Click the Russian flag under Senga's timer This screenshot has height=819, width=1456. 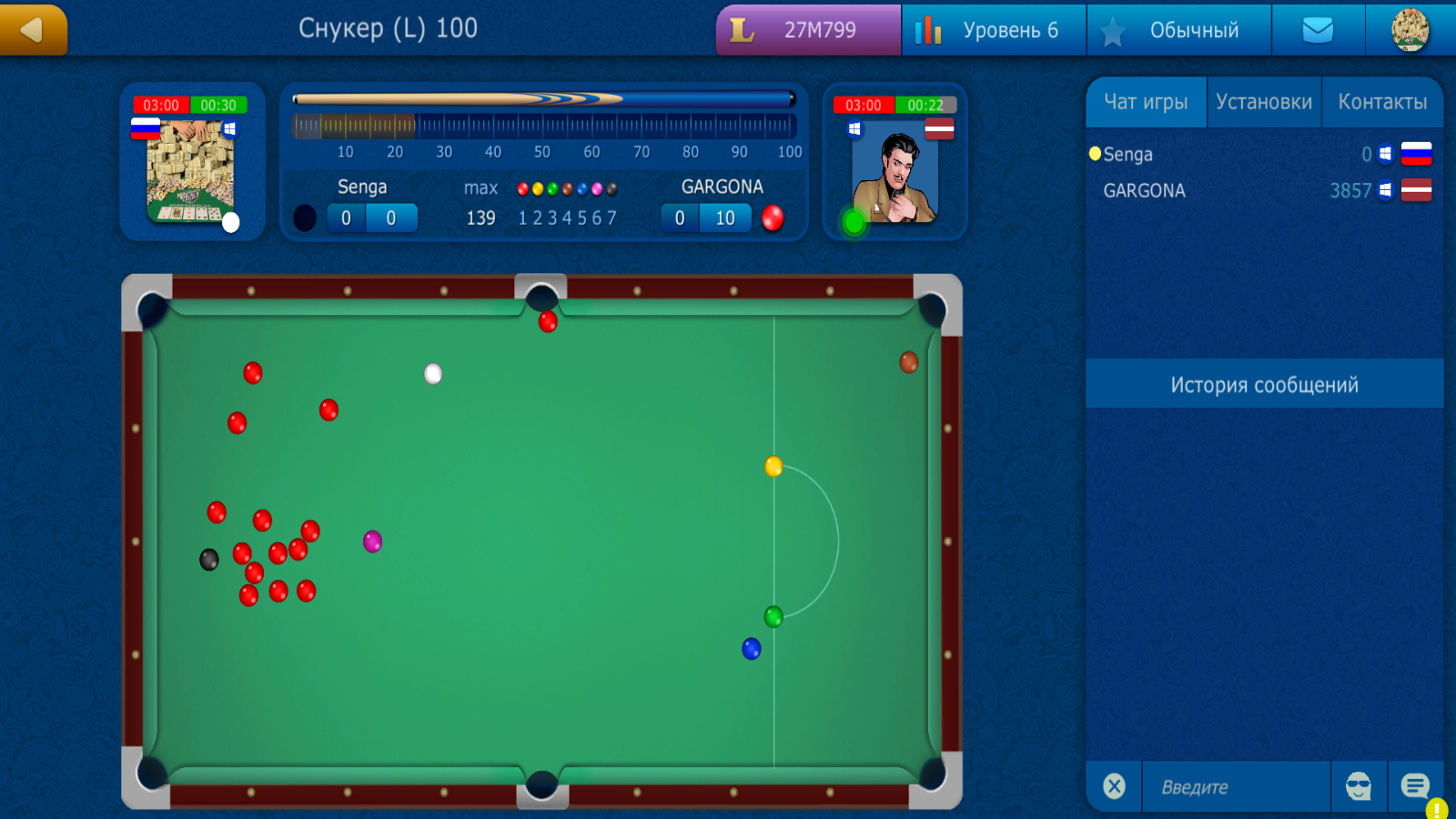[145, 127]
